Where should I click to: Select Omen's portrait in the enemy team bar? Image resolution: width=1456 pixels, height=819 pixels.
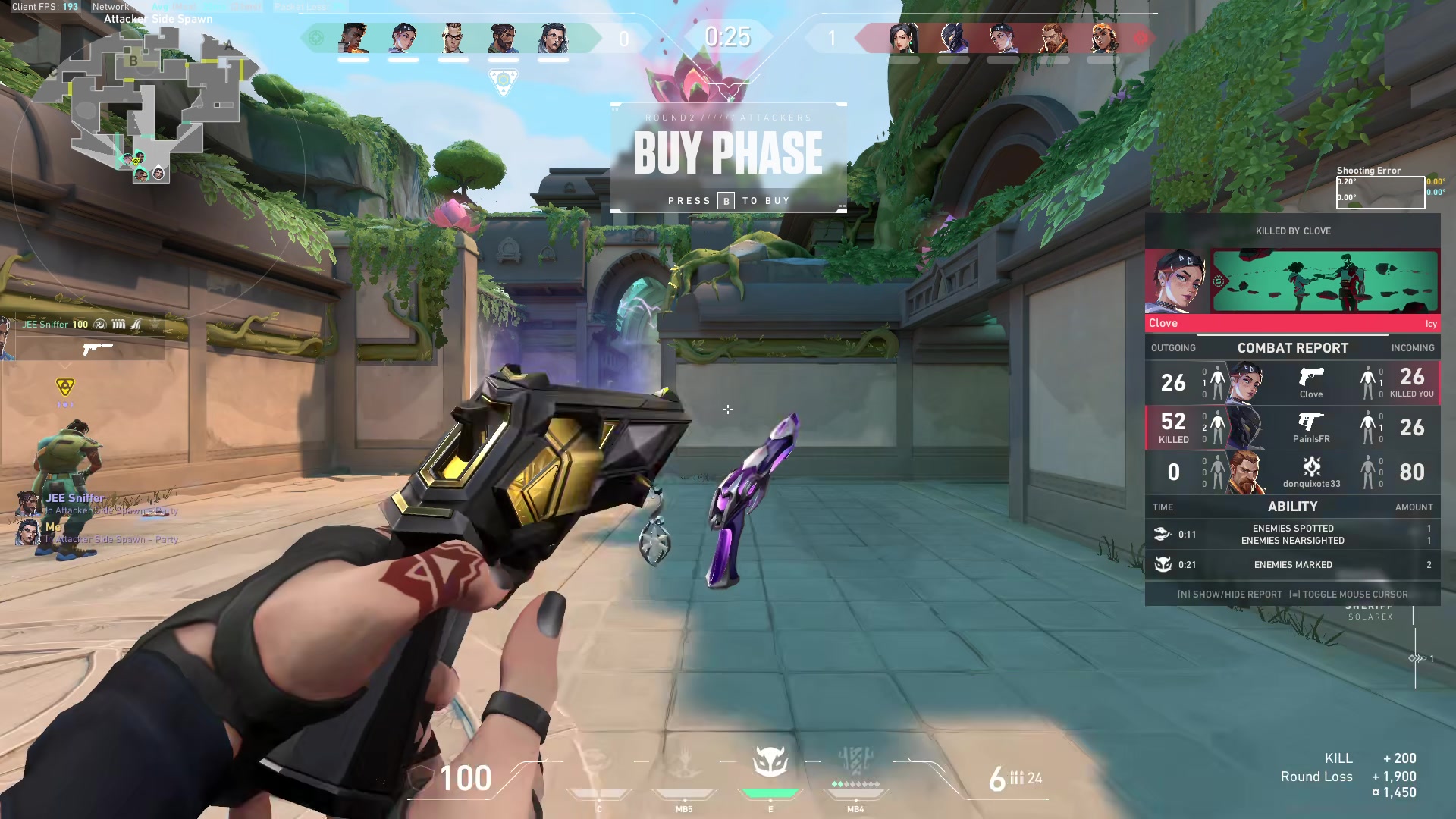952,38
